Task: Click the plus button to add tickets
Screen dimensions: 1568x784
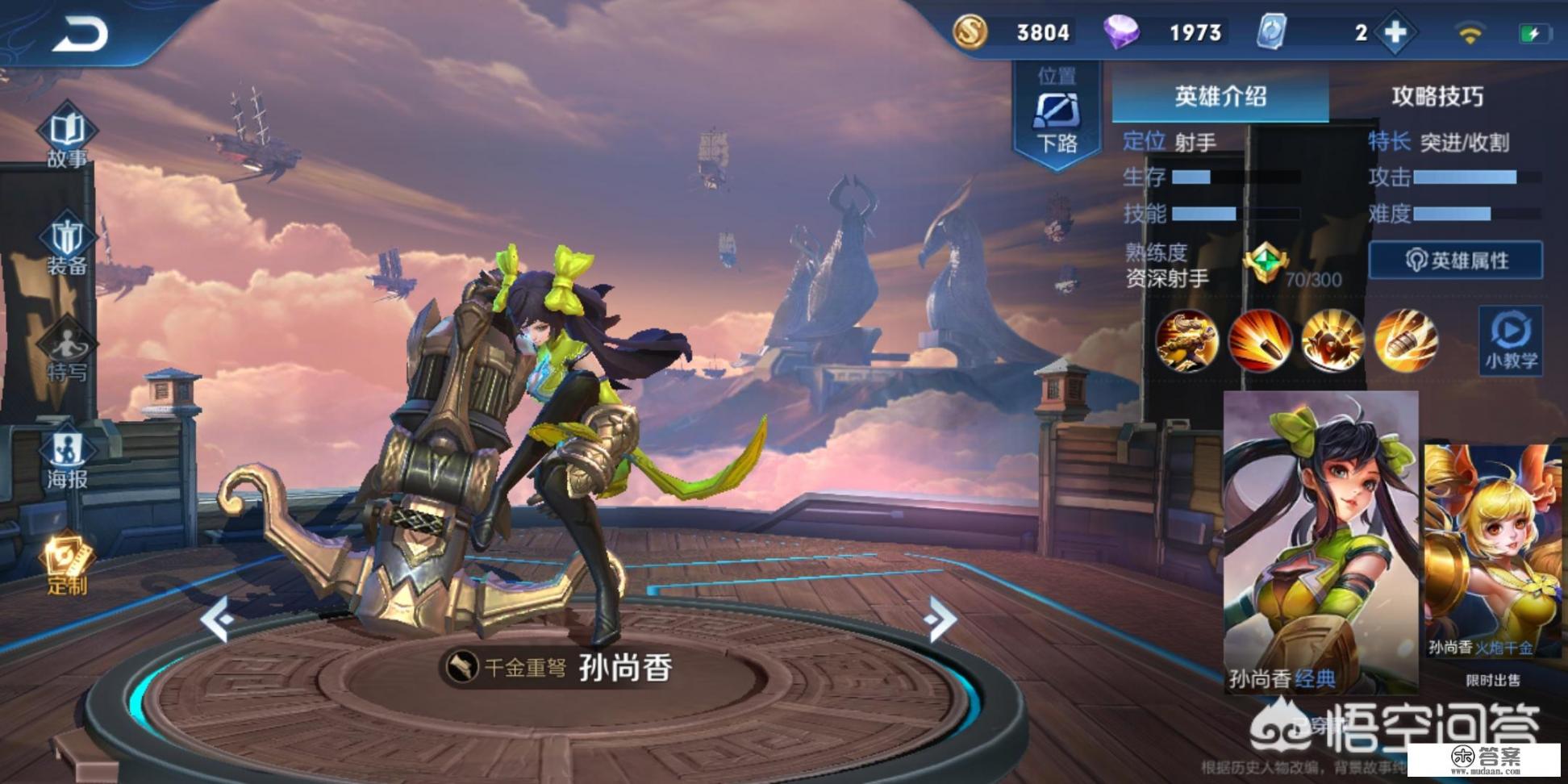Action: click(1395, 33)
